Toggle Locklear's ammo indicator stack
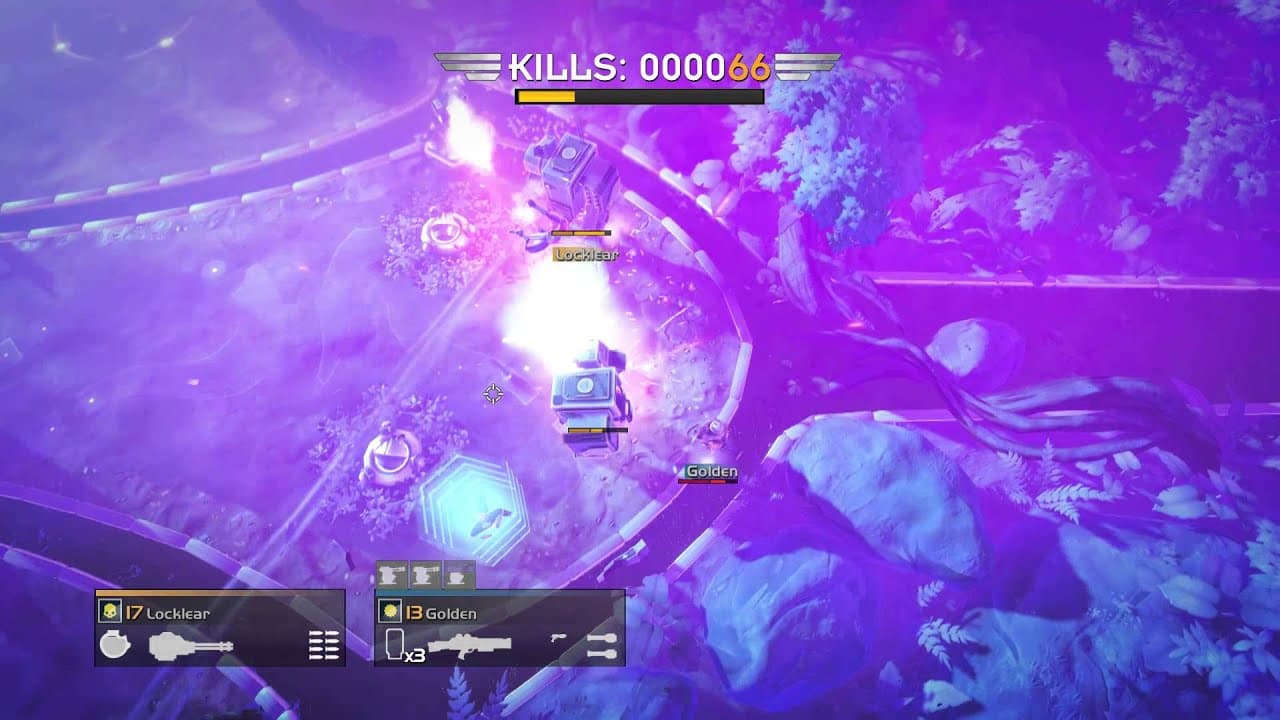This screenshot has width=1280, height=720. pos(322,645)
